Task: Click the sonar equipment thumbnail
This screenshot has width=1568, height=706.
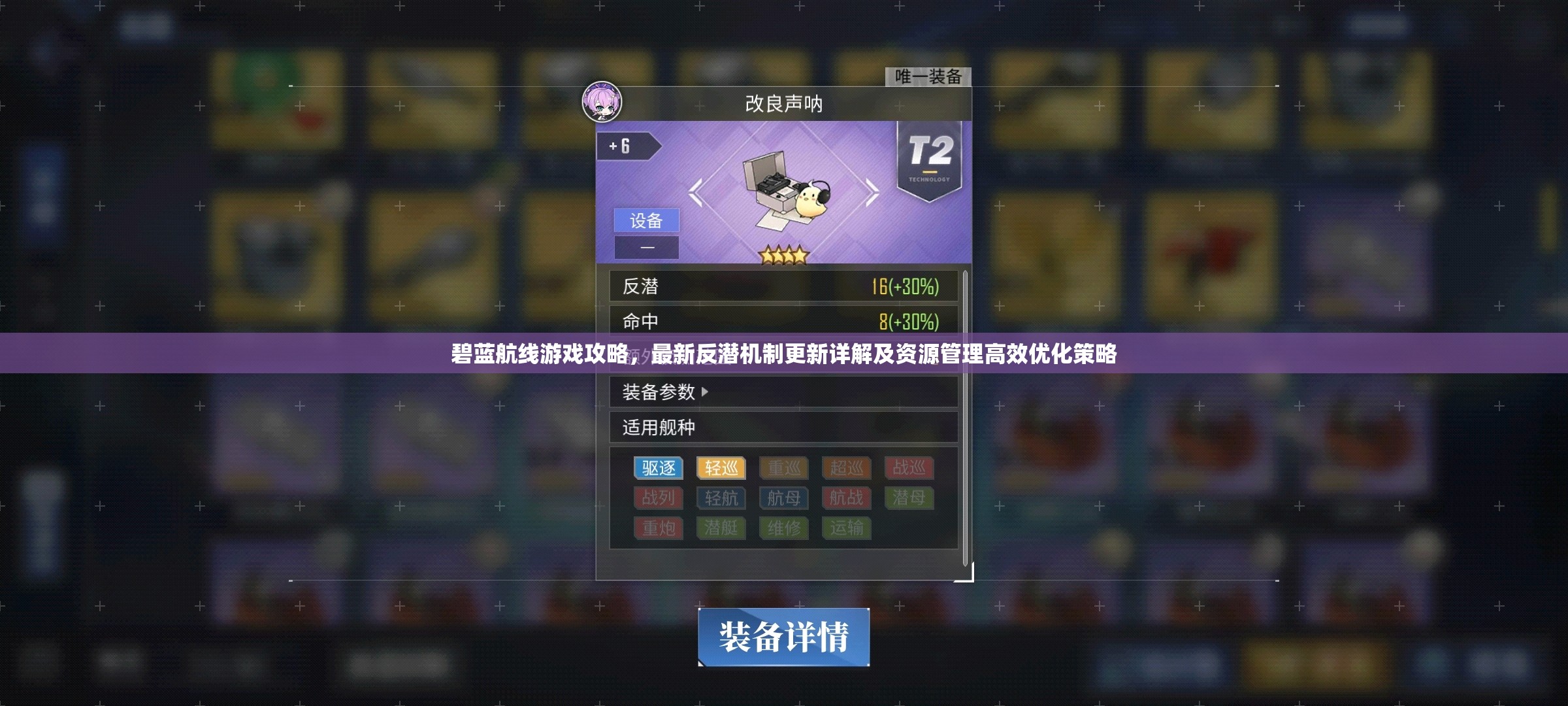Action: tap(784, 190)
